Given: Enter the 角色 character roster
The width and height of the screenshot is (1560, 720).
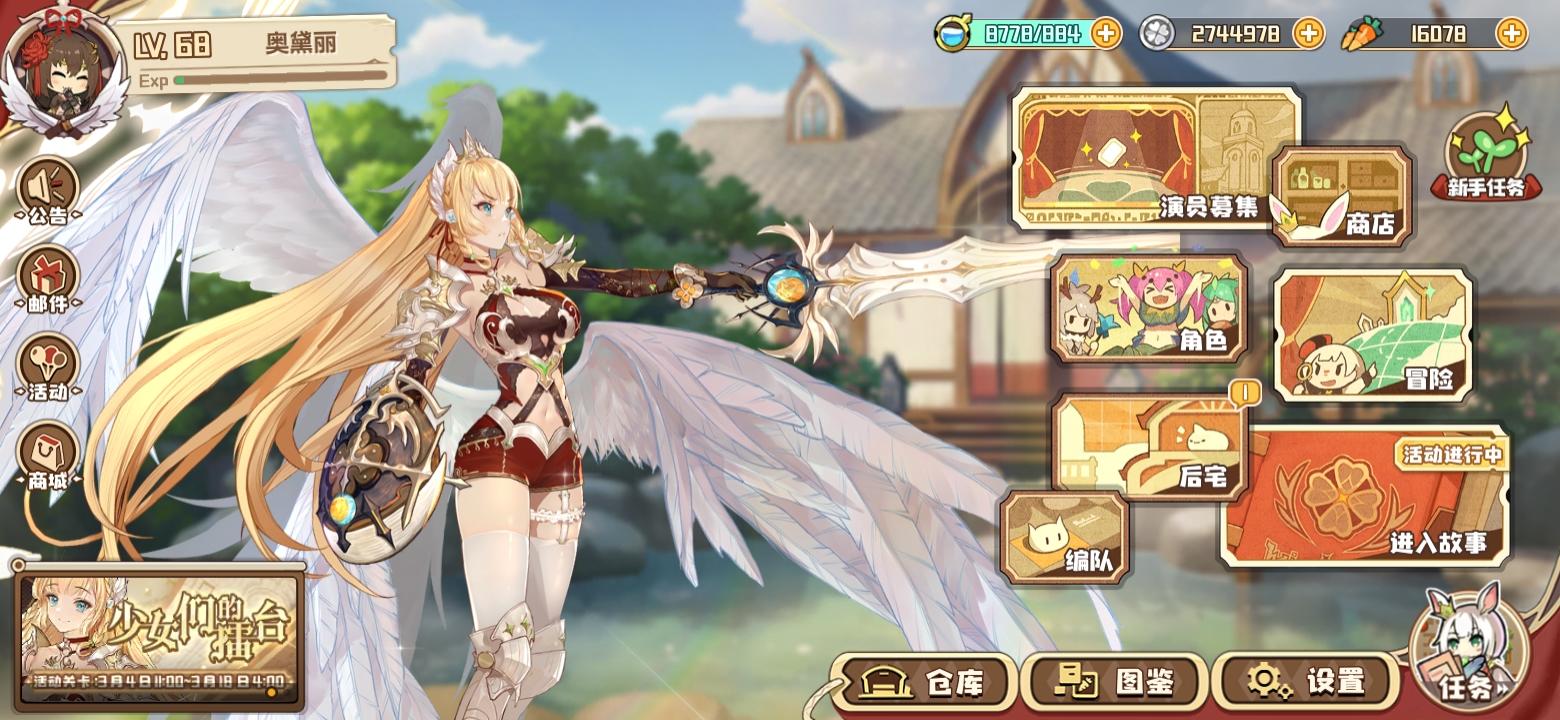Looking at the screenshot, I should [x=1148, y=310].
